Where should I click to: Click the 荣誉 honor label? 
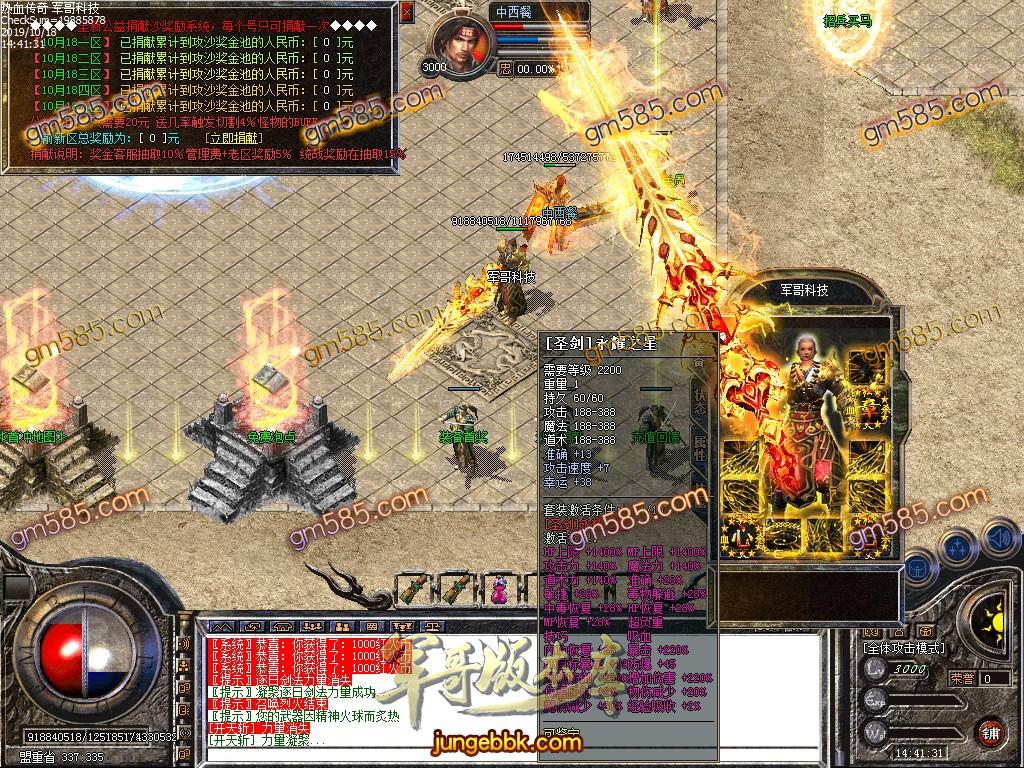pyautogui.click(x=961, y=678)
